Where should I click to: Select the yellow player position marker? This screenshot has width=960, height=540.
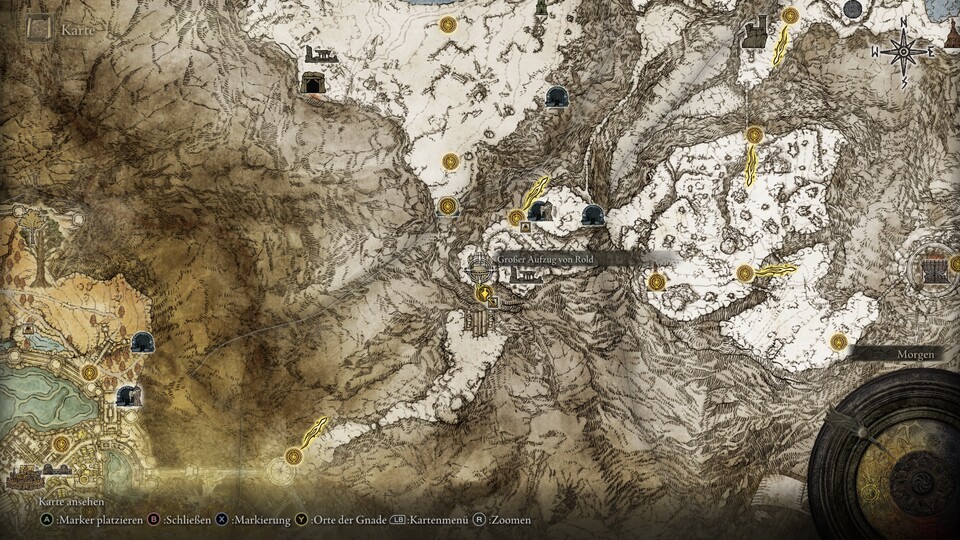[x=484, y=293]
